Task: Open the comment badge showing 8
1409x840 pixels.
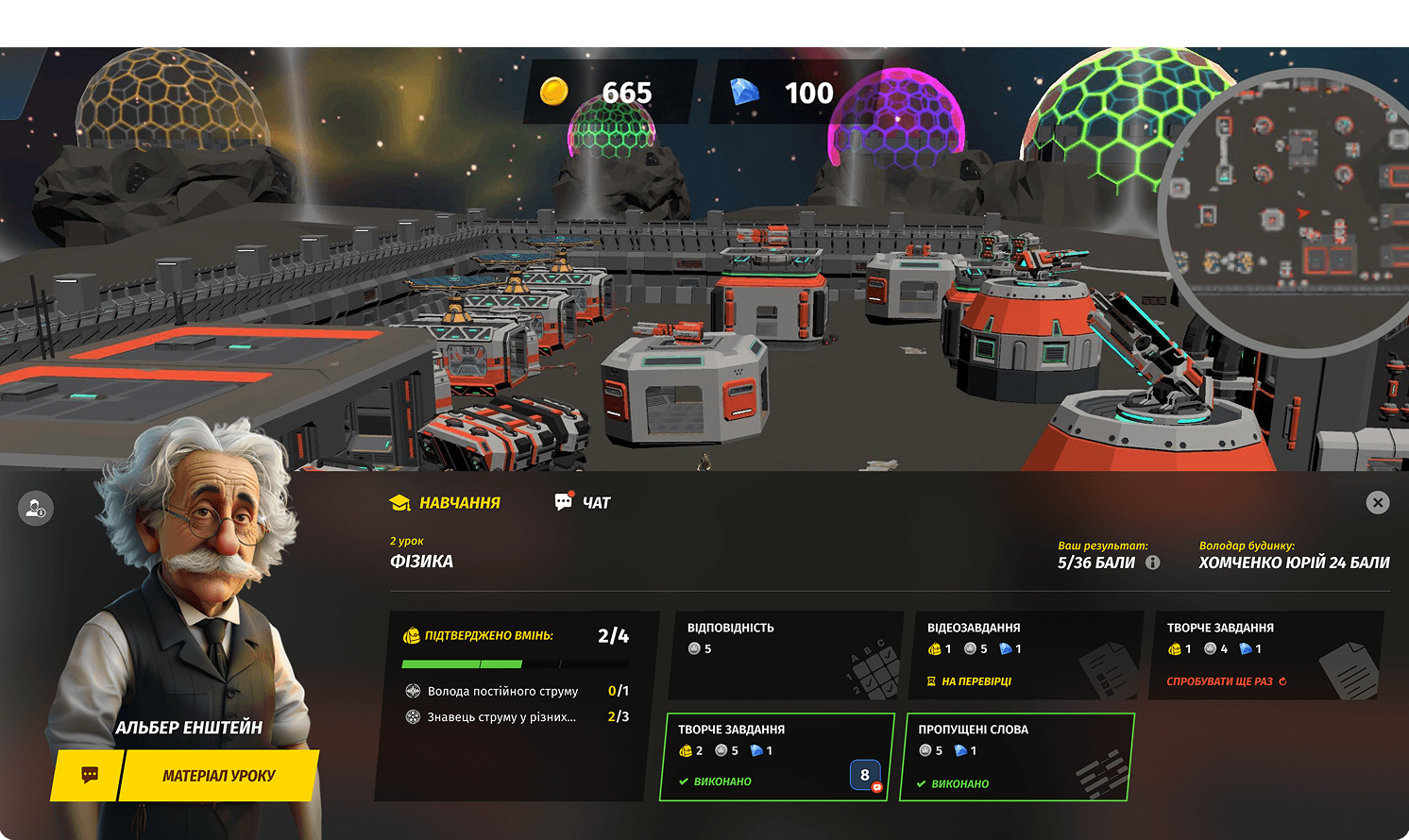Action: (865, 776)
